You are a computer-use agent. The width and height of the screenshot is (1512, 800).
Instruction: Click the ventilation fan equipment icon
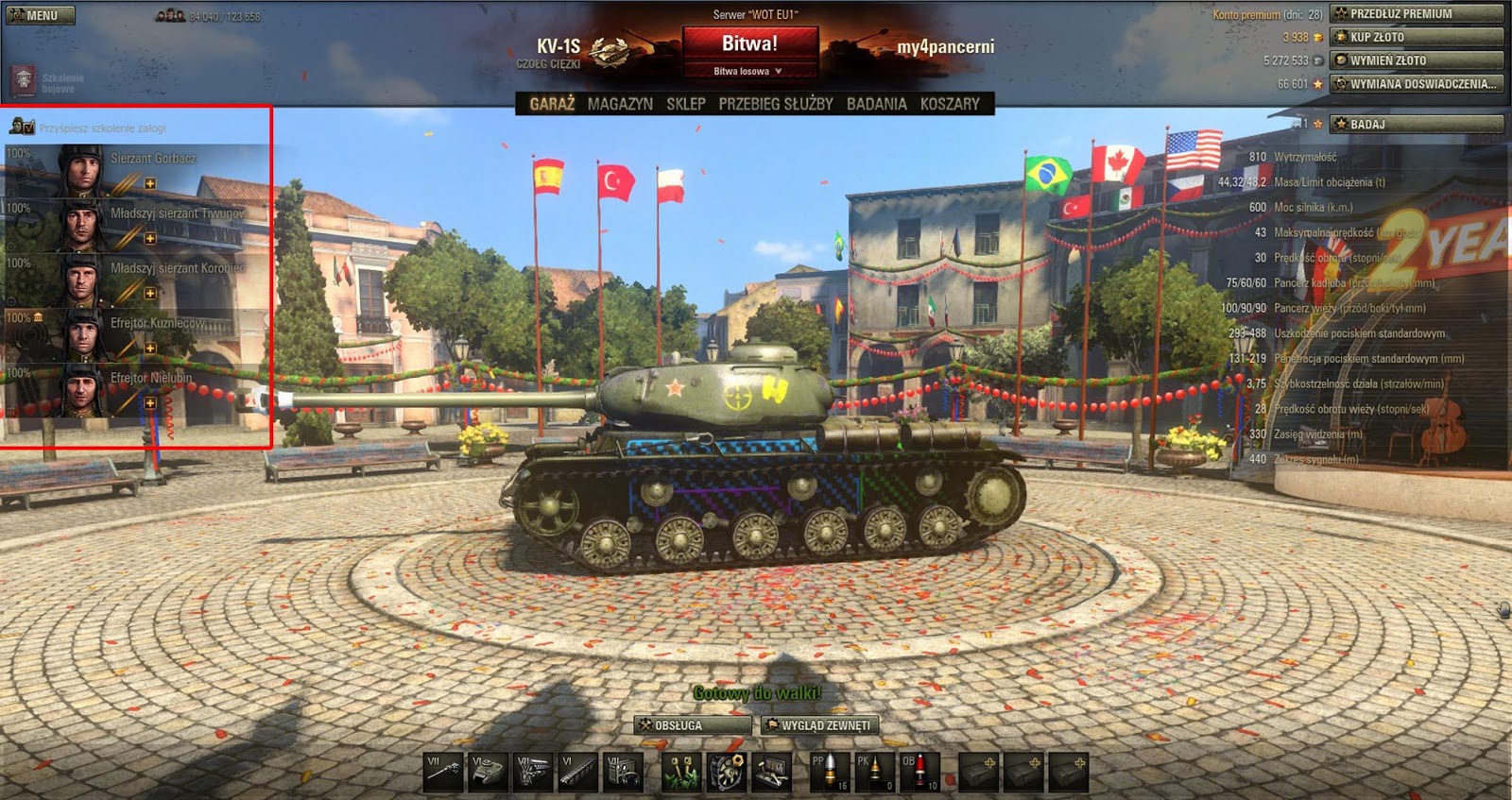[726, 770]
